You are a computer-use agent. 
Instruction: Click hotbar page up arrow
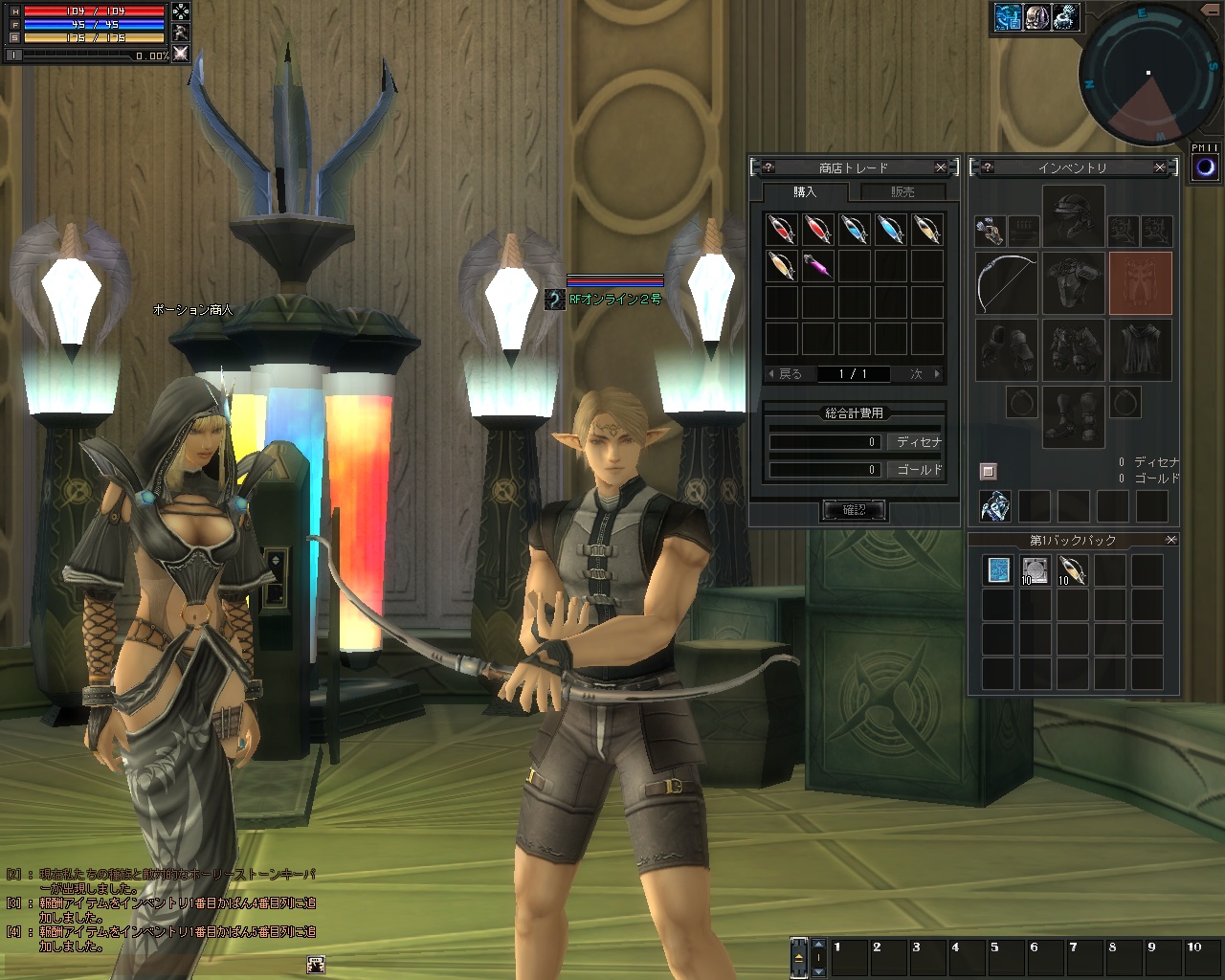click(818, 944)
